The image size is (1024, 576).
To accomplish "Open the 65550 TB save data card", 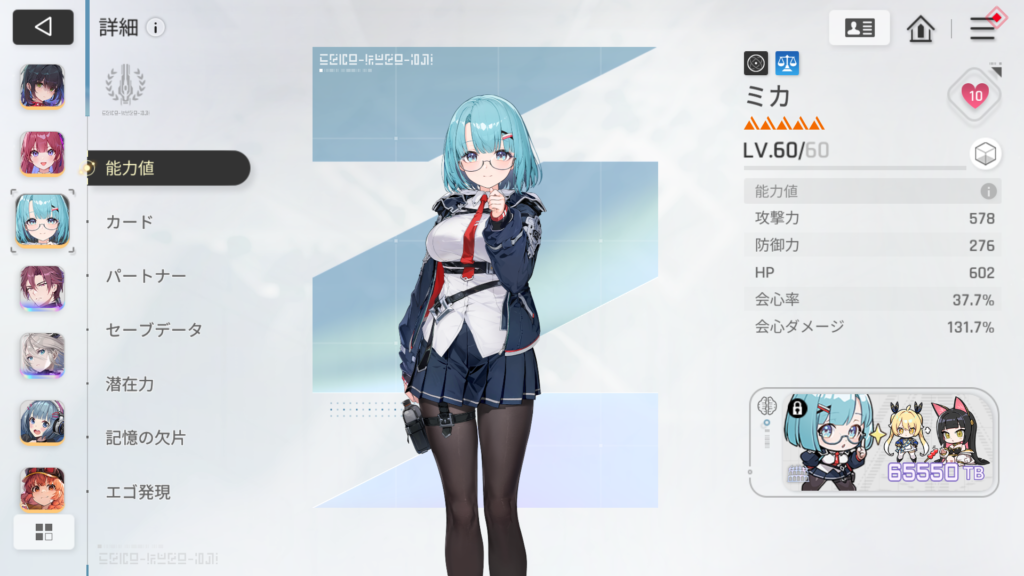I will pyautogui.click(x=873, y=441).
